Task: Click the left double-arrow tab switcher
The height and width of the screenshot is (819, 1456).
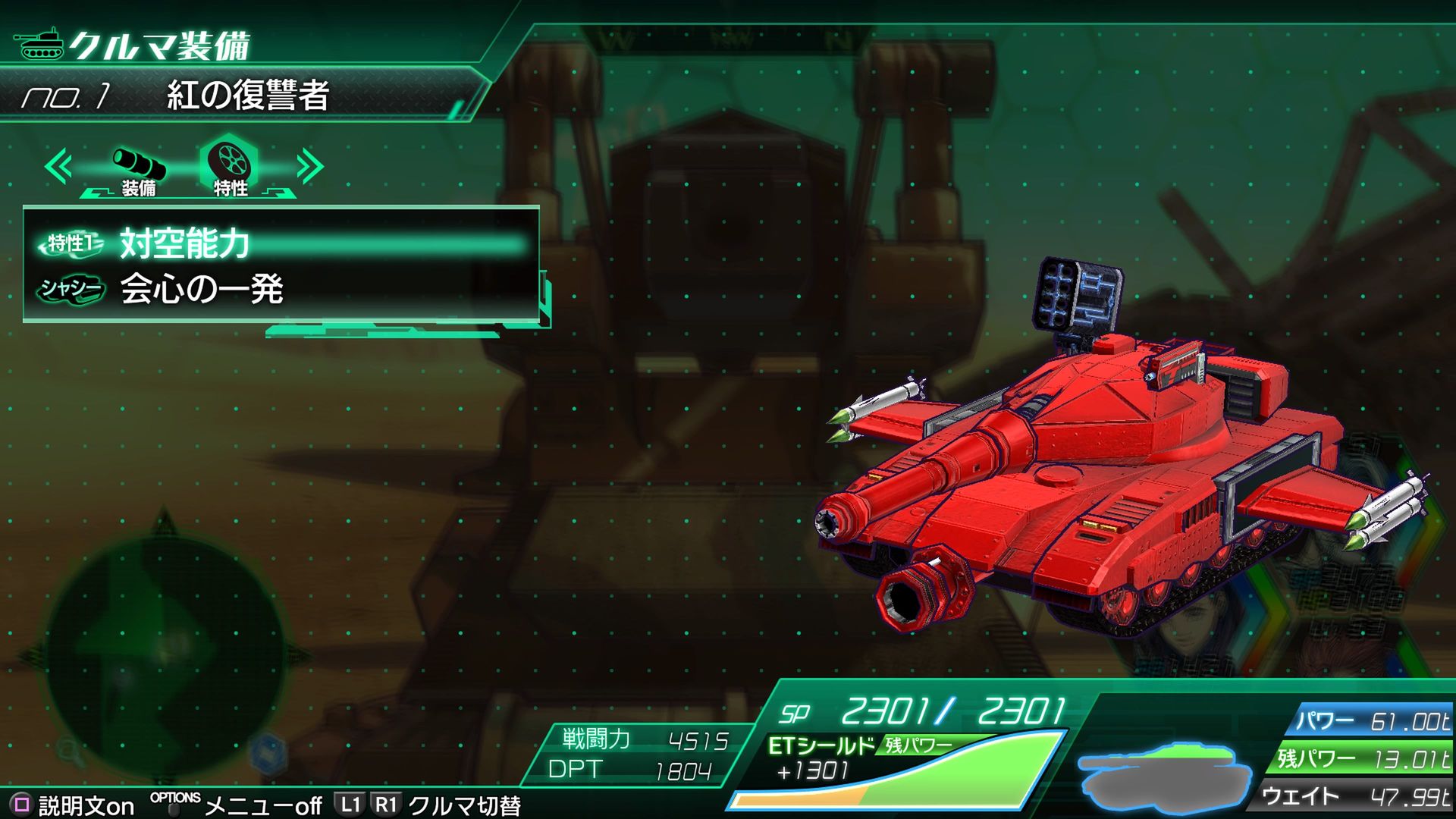Action: 58,167
